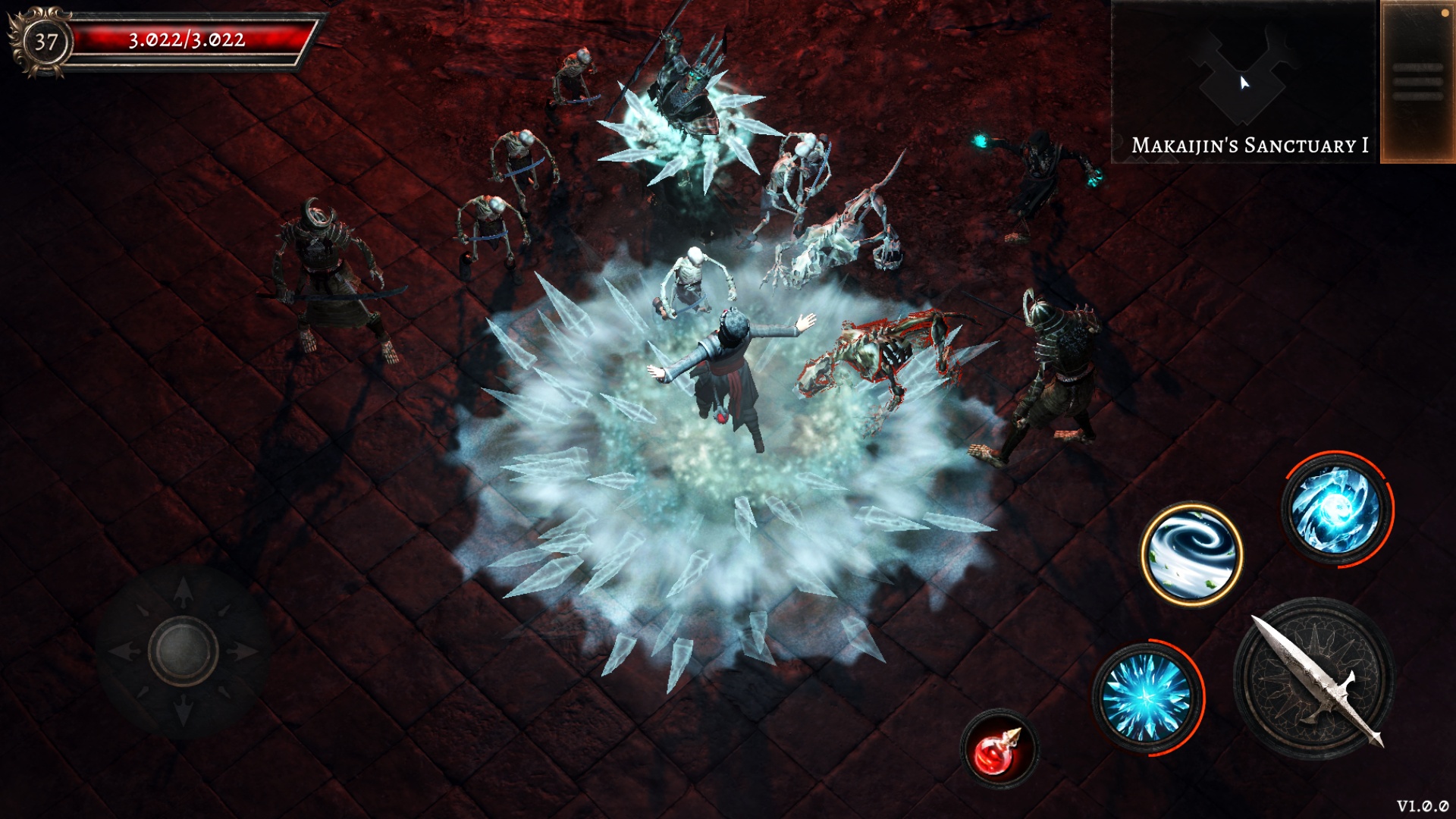Drink the red health potion
The width and height of the screenshot is (1456, 819).
[x=999, y=749]
